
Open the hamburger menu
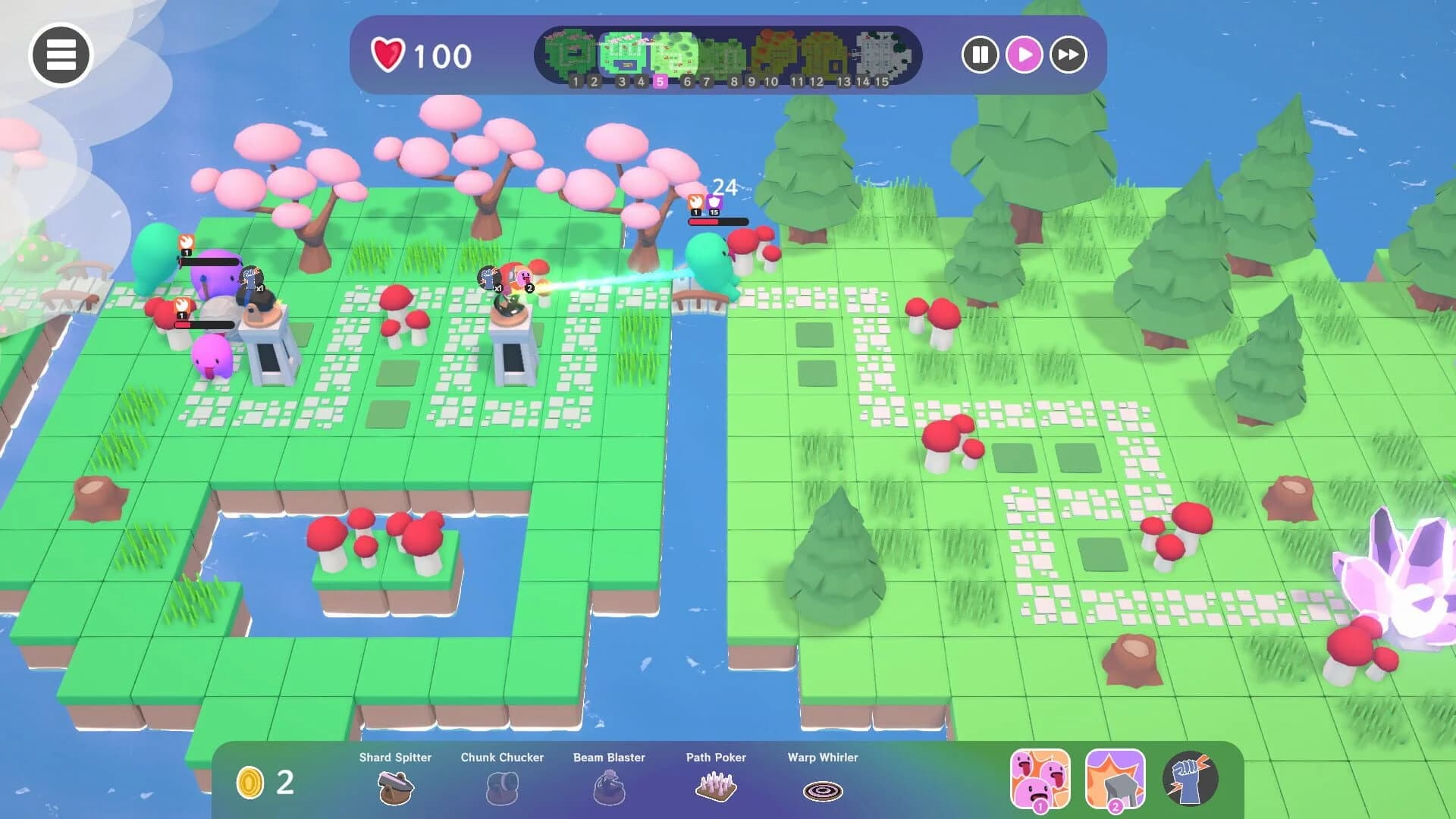[x=61, y=55]
